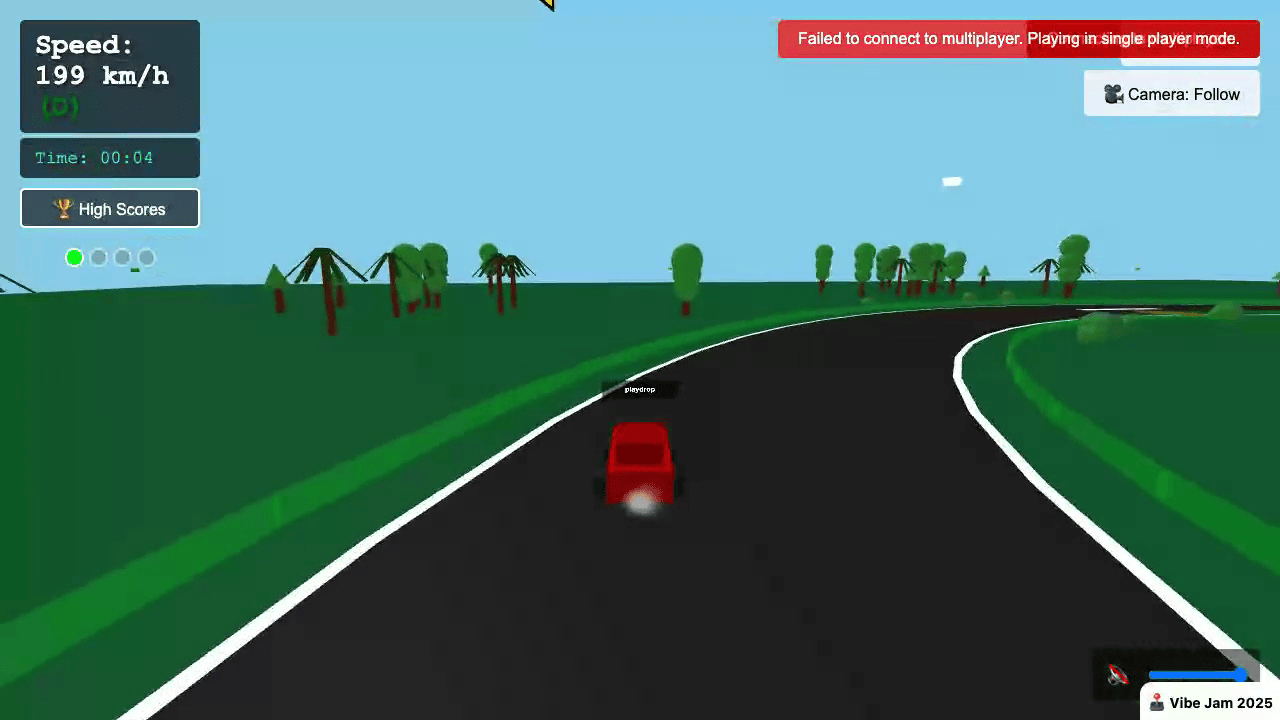The image size is (1280, 720).
Task: Click the Time: 00:04 timer panel
Action: tap(109, 157)
